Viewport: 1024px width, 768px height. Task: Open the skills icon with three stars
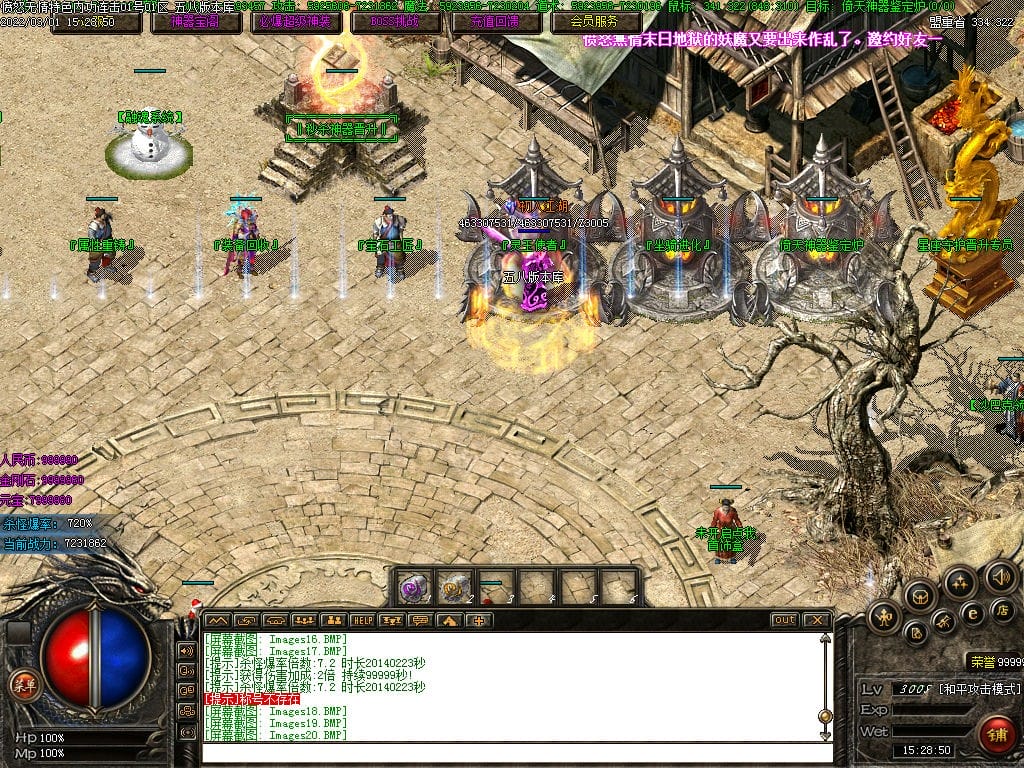click(x=959, y=583)
